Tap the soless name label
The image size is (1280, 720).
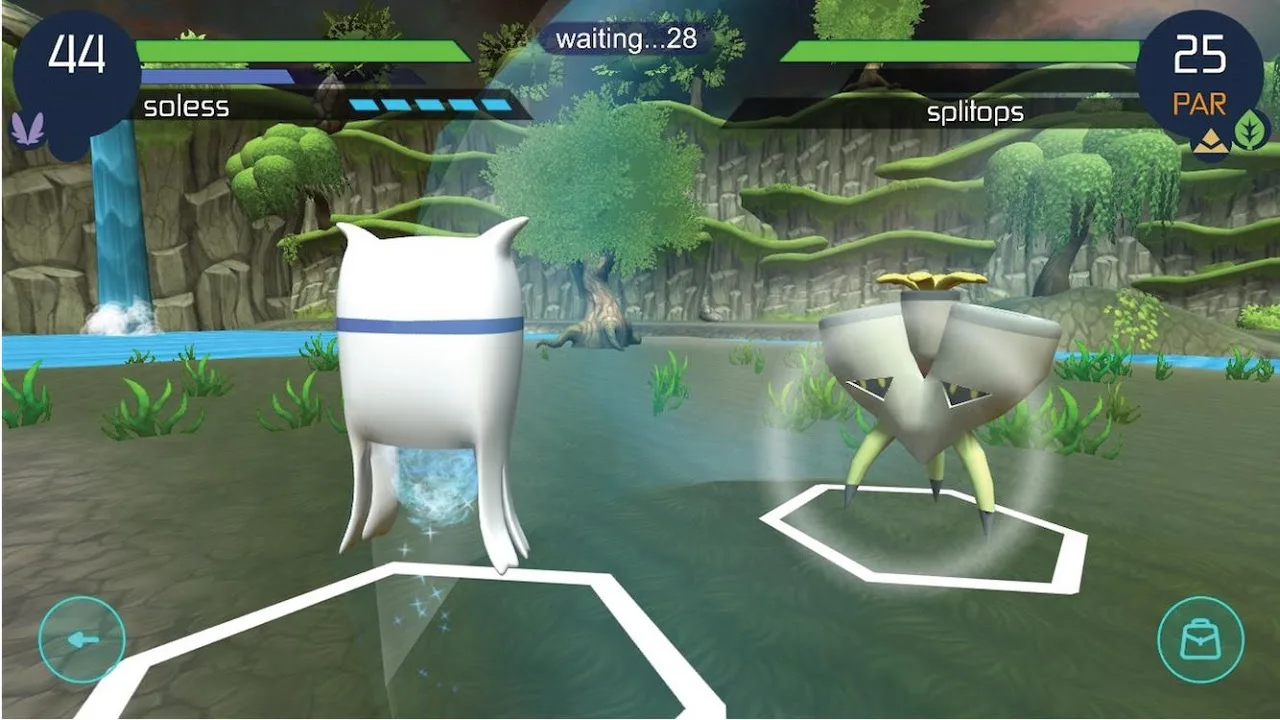(x=184, y=106)
